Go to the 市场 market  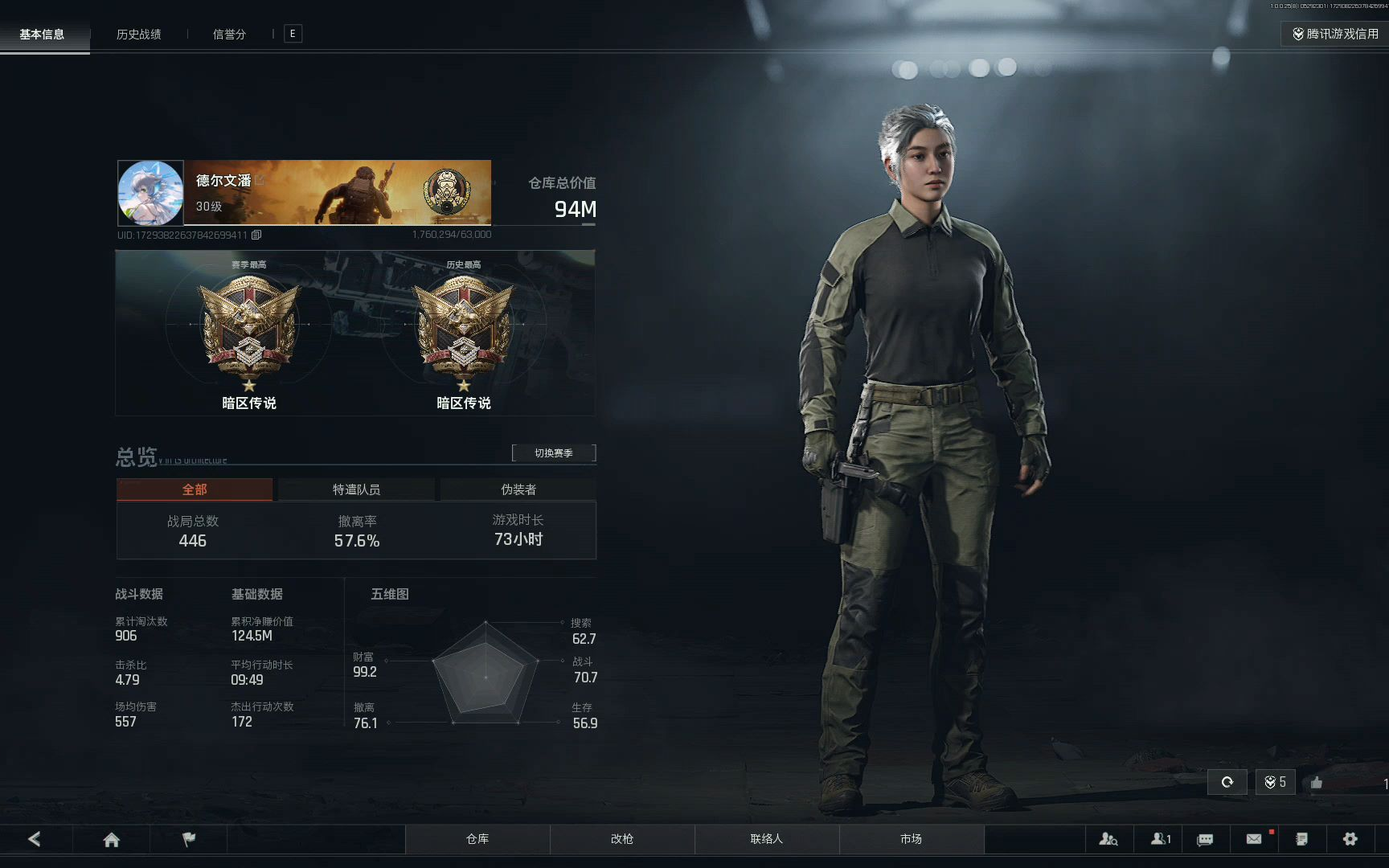(911, 839)
